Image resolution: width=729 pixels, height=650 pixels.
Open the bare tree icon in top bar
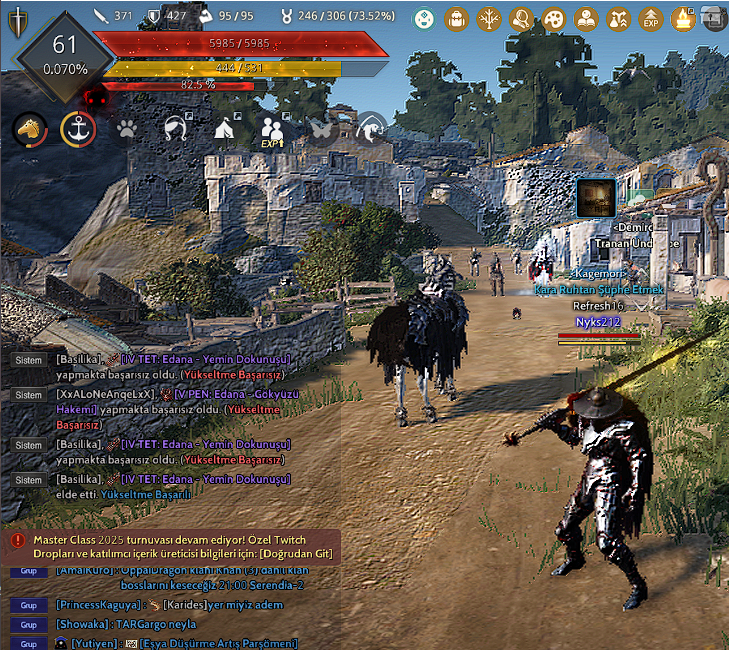pos(489,17)
